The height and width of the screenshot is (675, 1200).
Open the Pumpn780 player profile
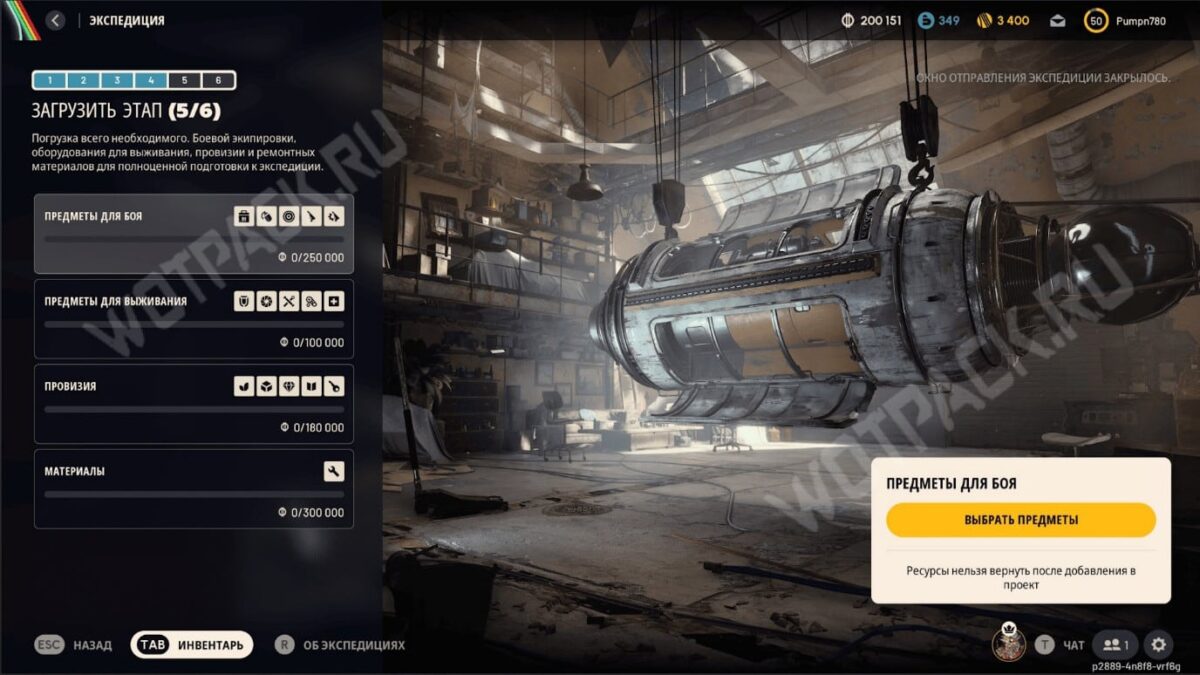point(1139,20)
